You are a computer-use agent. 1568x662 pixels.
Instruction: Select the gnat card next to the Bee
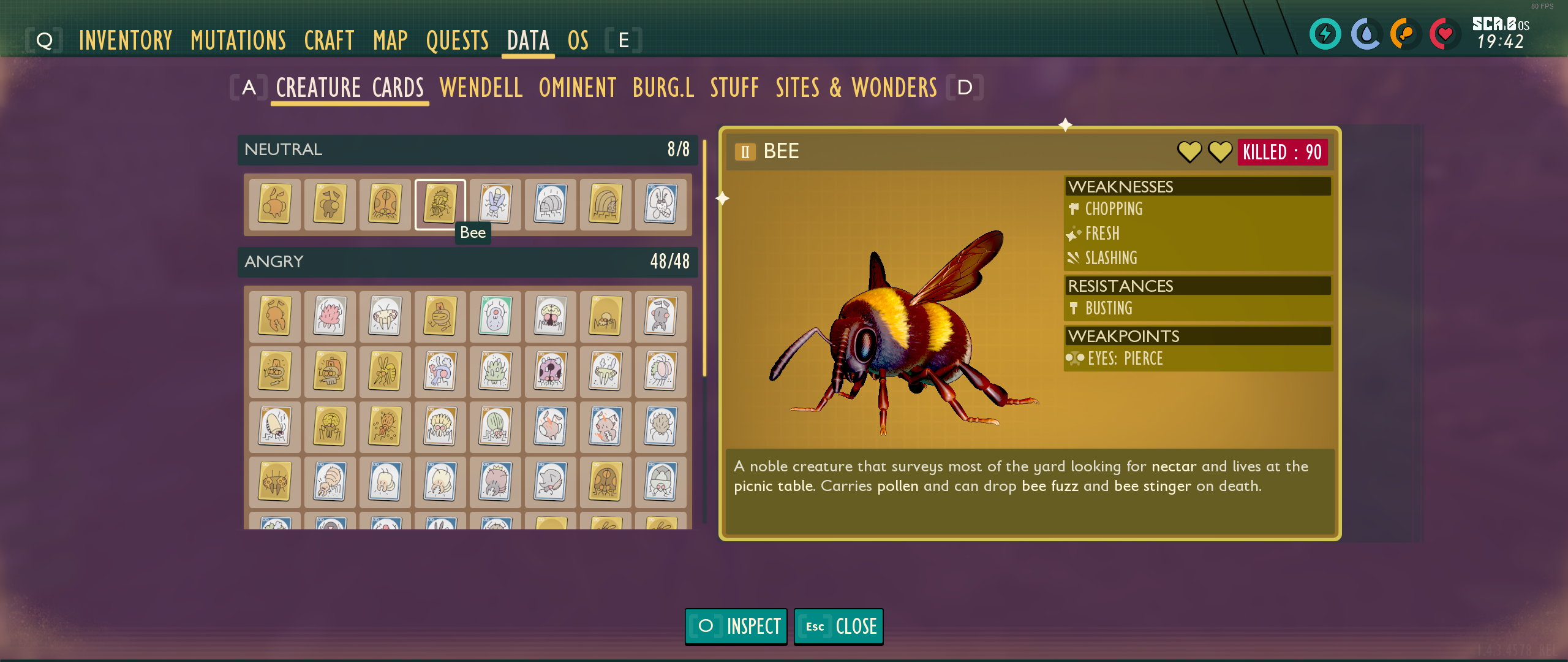point(495,205)
